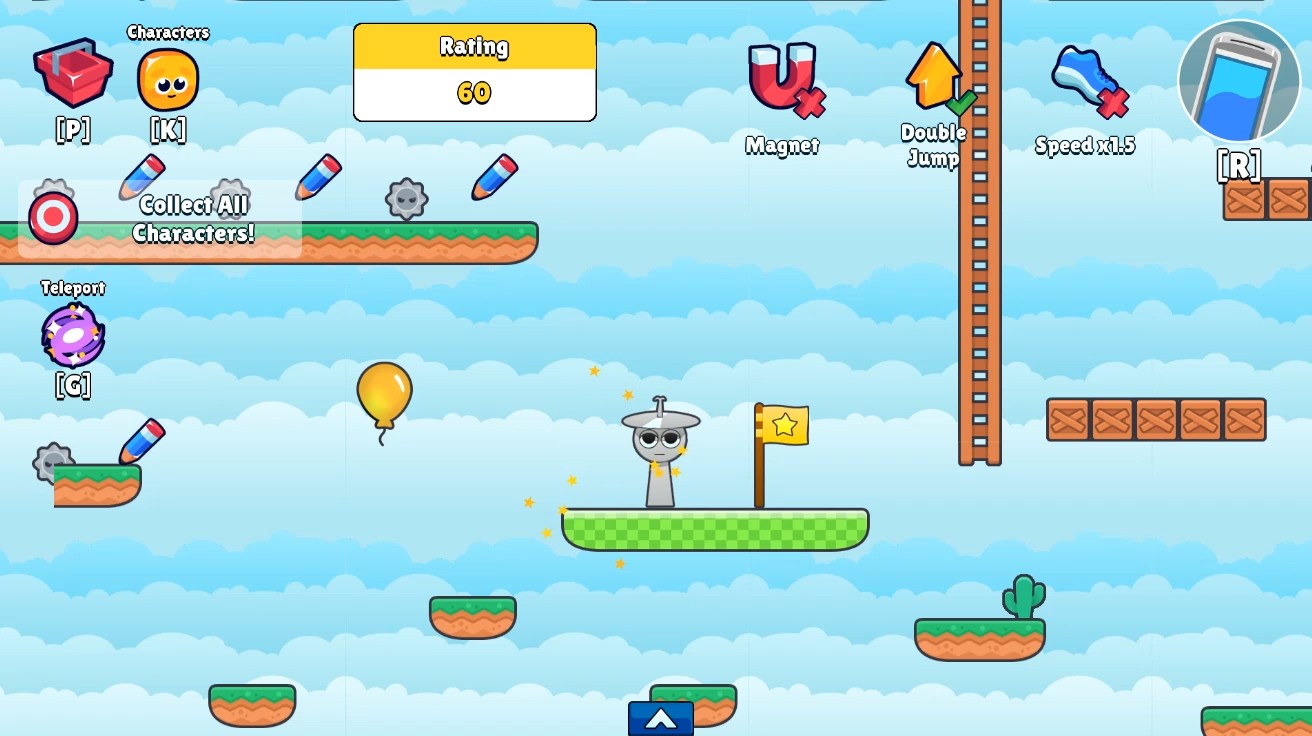Open the Teleport portal with [G]
The height and width of the screenshot is (736, 1312).
pos(71,334)
